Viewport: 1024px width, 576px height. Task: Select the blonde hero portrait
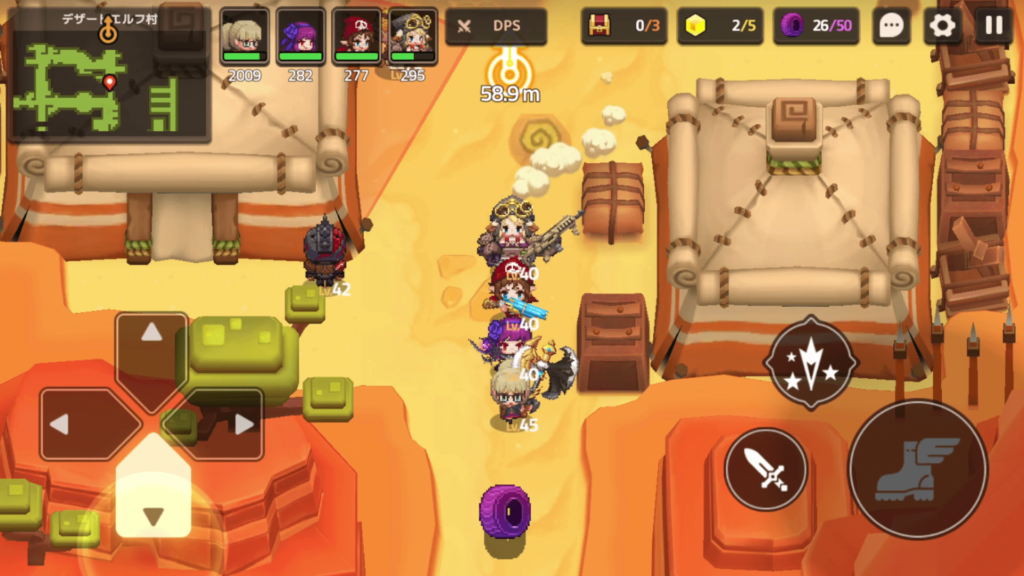click(x=245, y=37)
